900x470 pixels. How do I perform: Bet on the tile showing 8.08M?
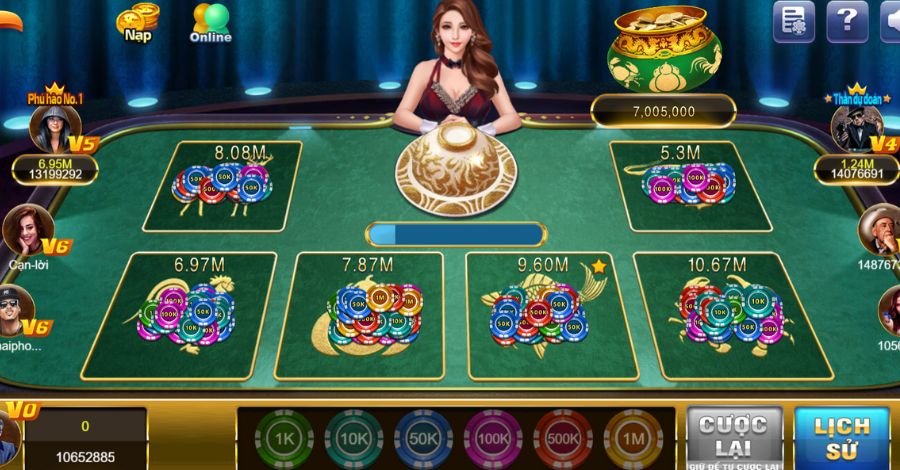pos(223,186)
